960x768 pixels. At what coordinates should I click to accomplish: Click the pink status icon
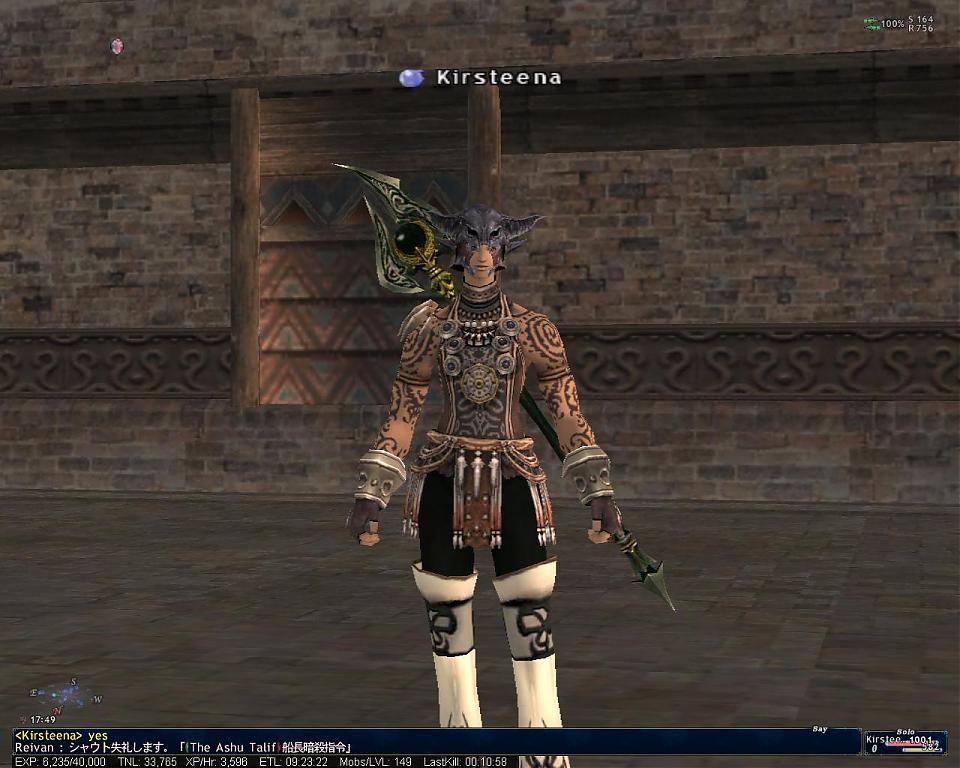click(117, 46)
